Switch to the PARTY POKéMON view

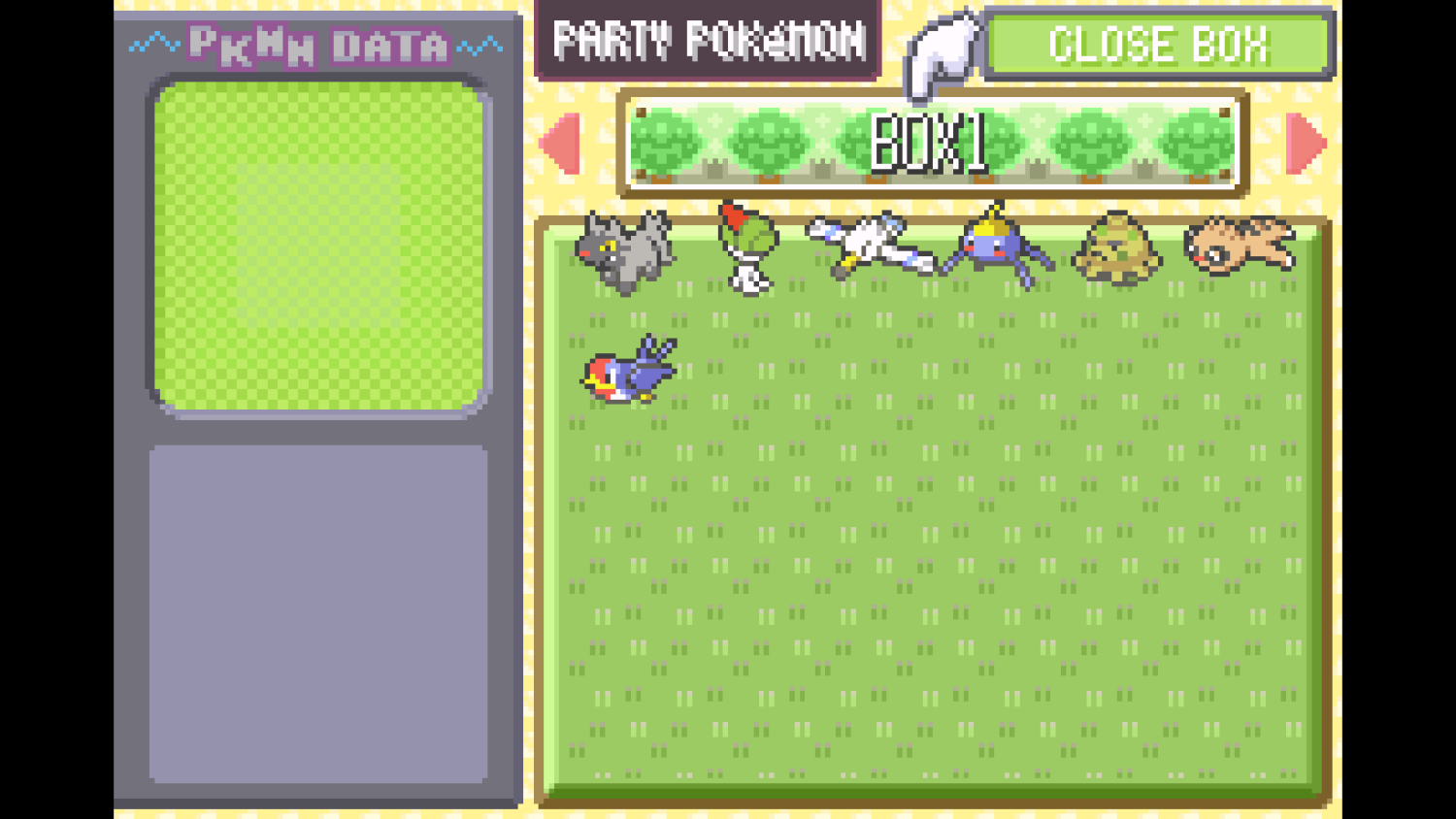pos(709,41)
